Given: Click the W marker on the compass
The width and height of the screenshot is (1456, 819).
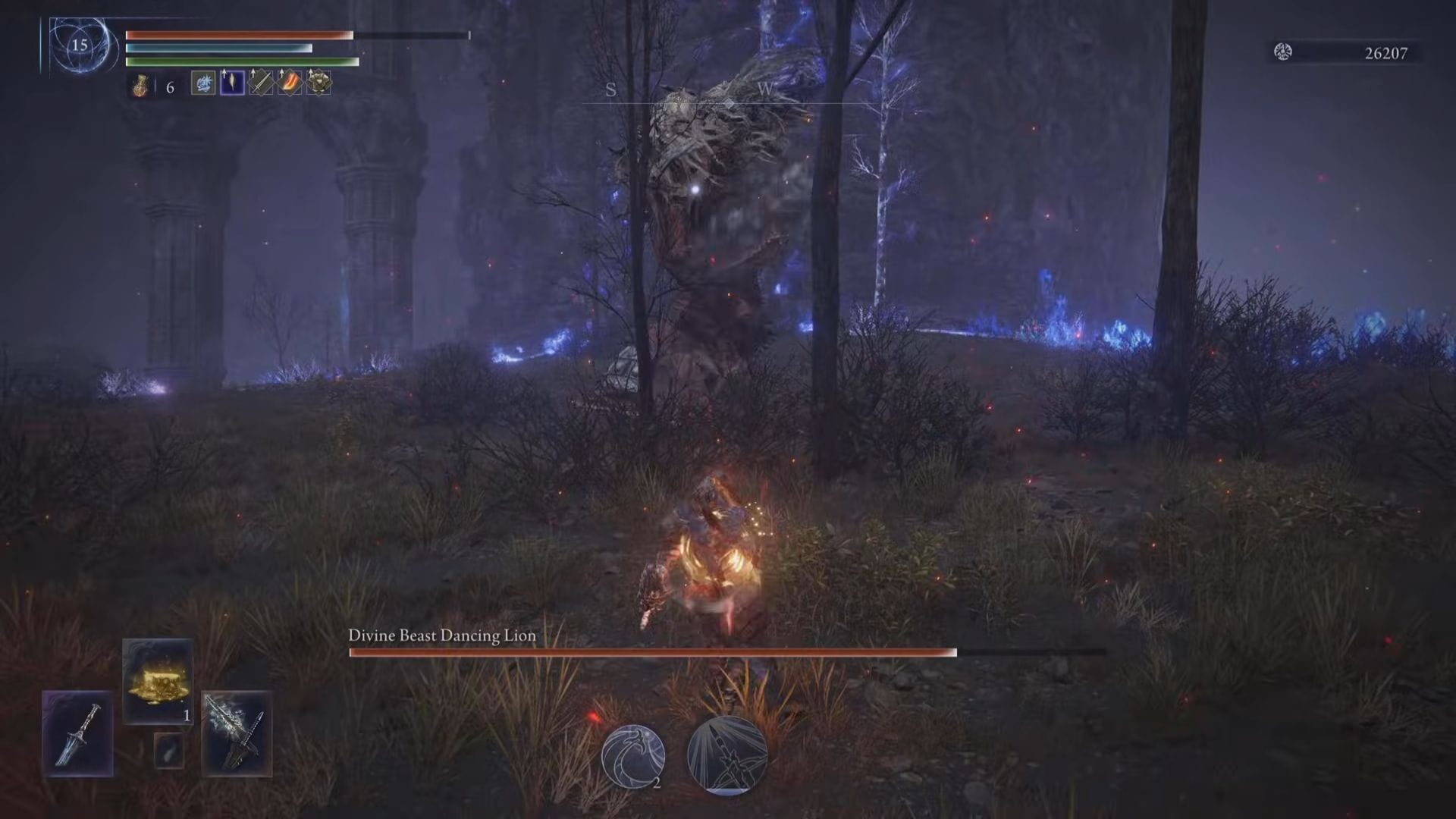Looking at the screenshot, I should tap(764, 90).
